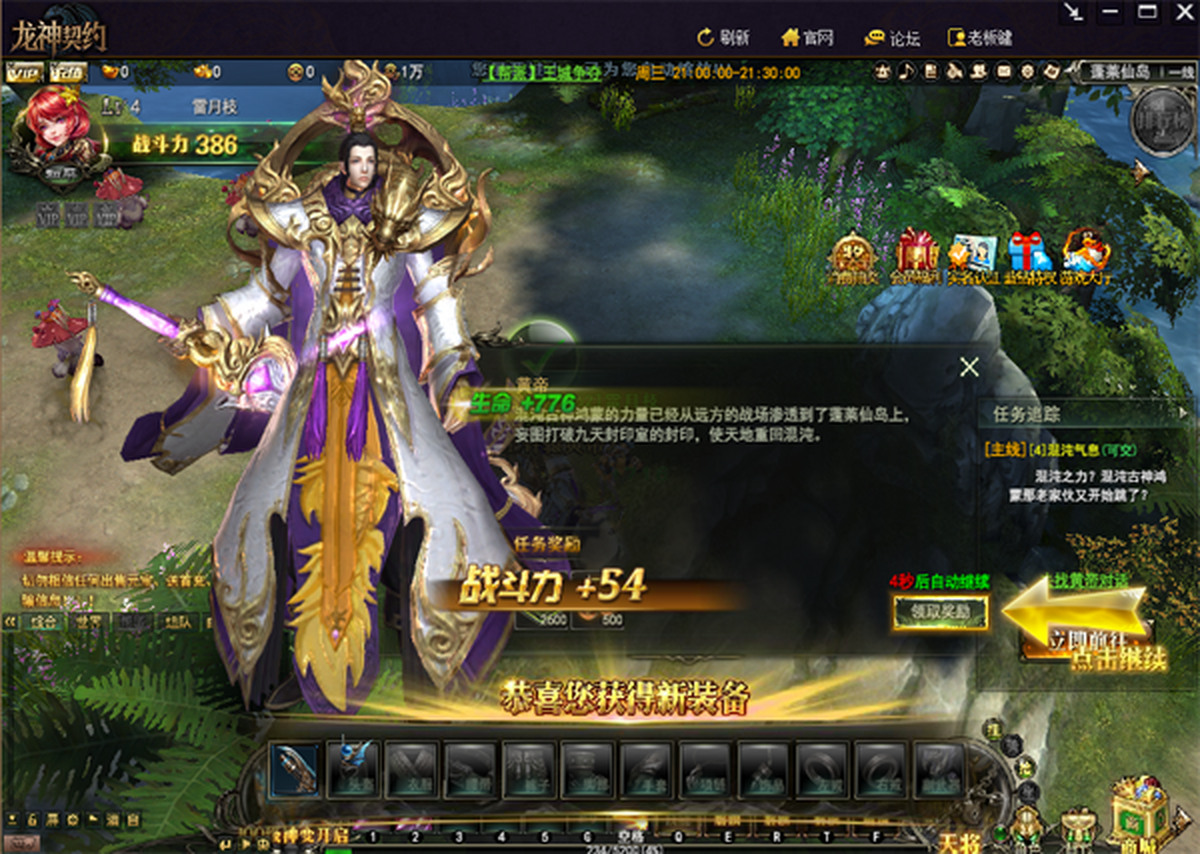Open the shop (商城) treasure chest

1139,808
